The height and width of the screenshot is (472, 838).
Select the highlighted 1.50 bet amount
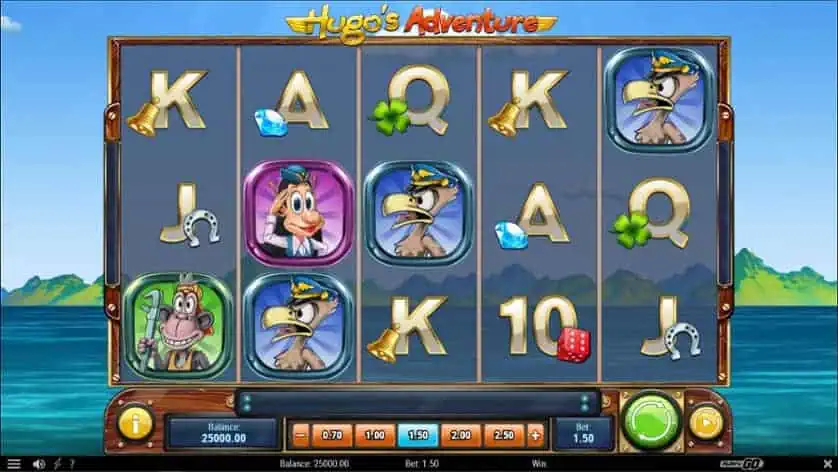pos(418,435)
